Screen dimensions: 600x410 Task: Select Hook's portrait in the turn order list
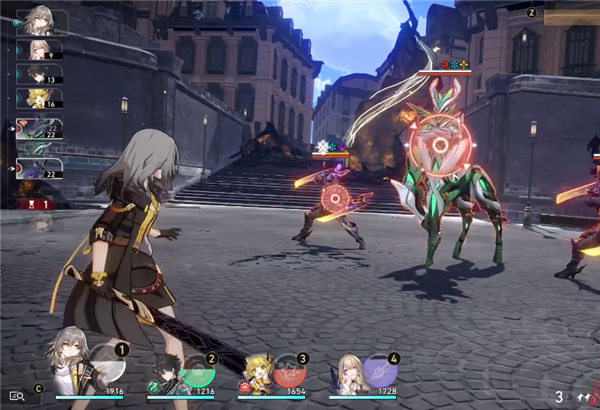tap(40, 97)
